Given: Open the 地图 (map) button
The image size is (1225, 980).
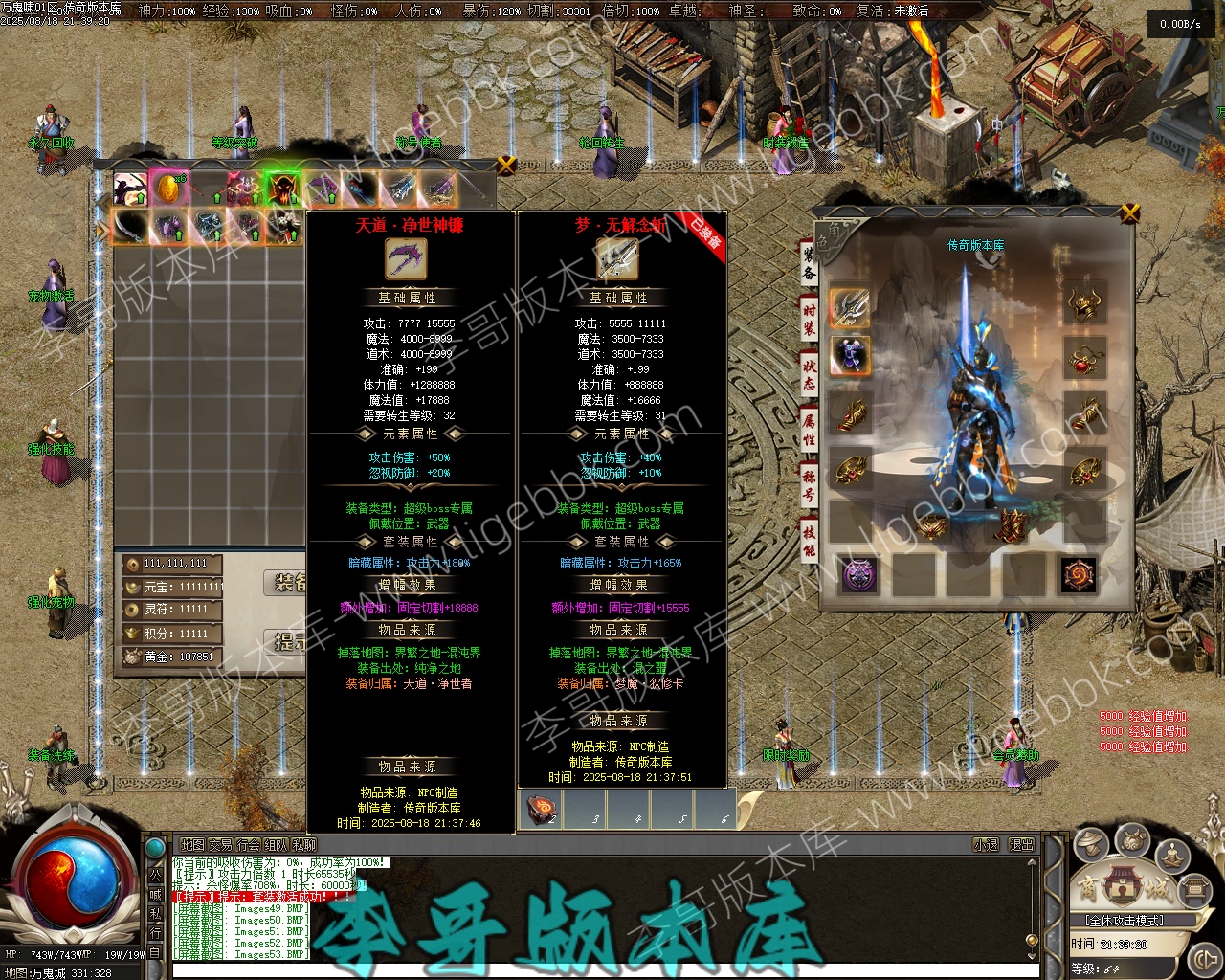Looking at the screenshot, I should point(193,845).
